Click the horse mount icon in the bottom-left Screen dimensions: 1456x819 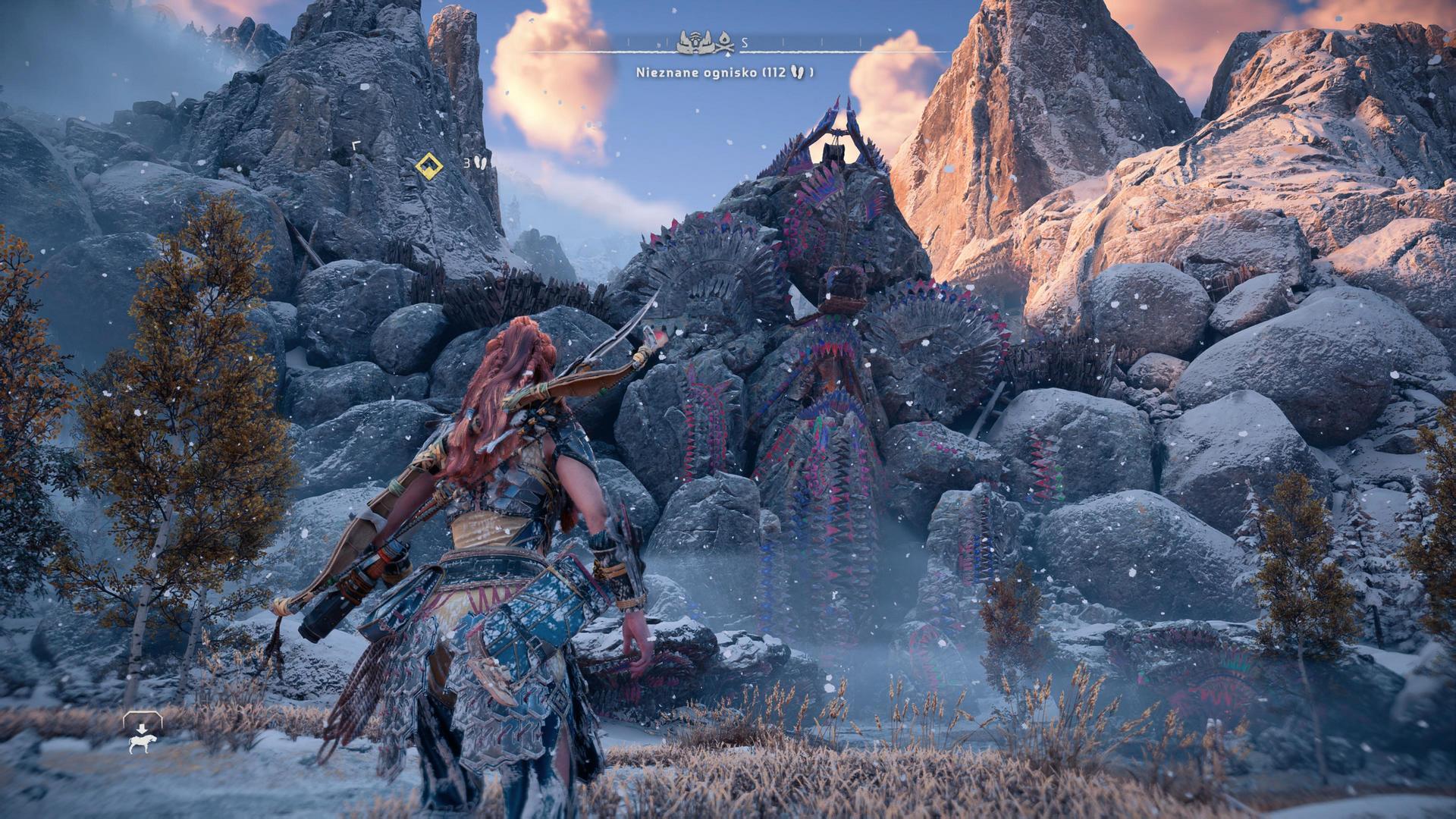tap(141, 742)
